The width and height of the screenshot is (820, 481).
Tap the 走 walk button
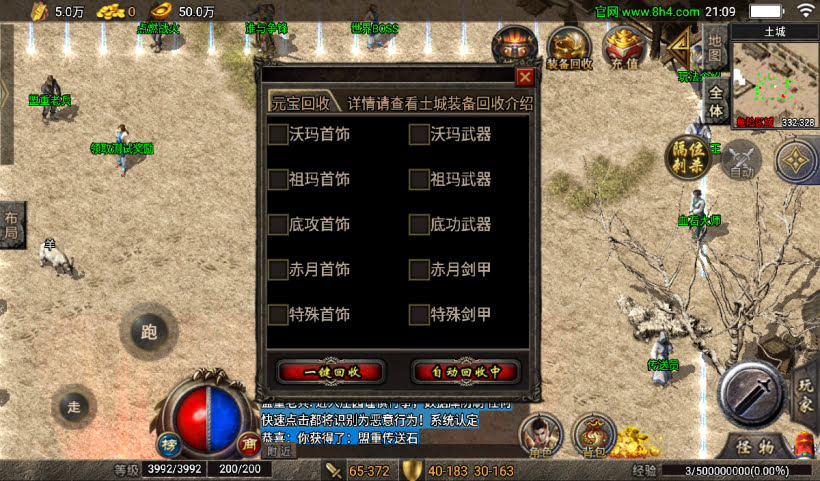pos(72,406)
